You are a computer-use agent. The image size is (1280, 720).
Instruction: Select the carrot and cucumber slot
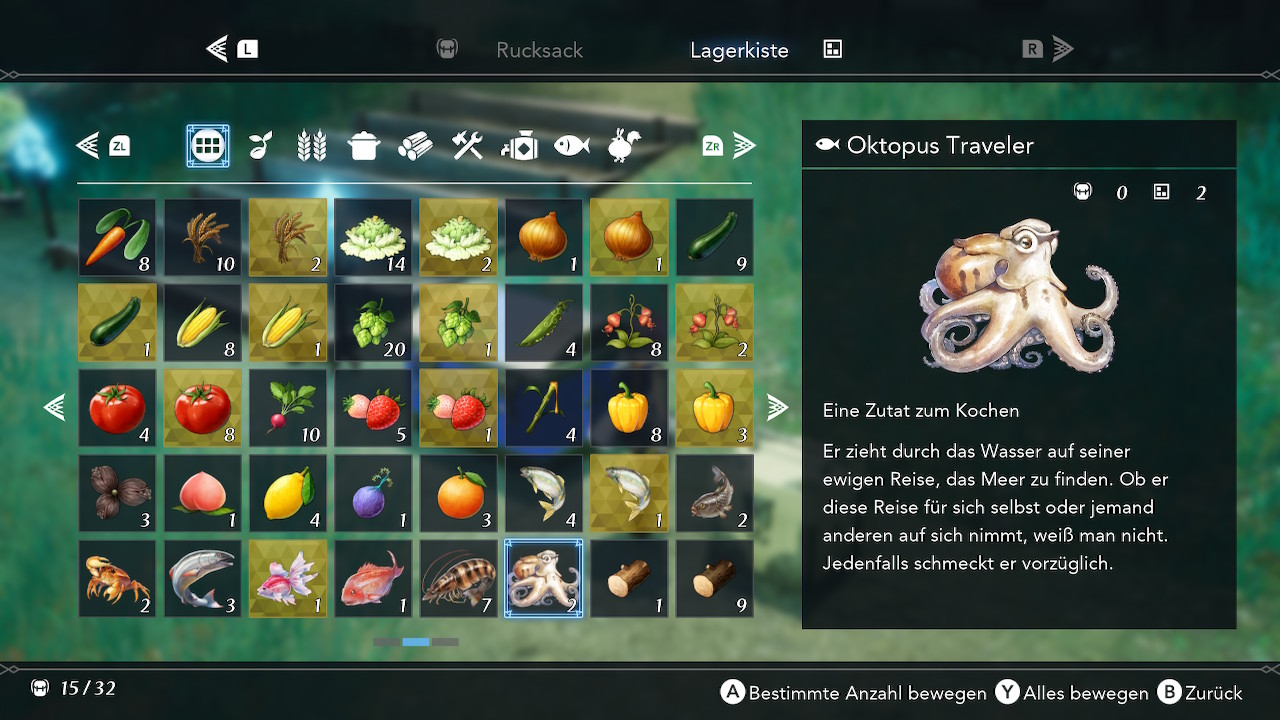click(x=117, y=237)
